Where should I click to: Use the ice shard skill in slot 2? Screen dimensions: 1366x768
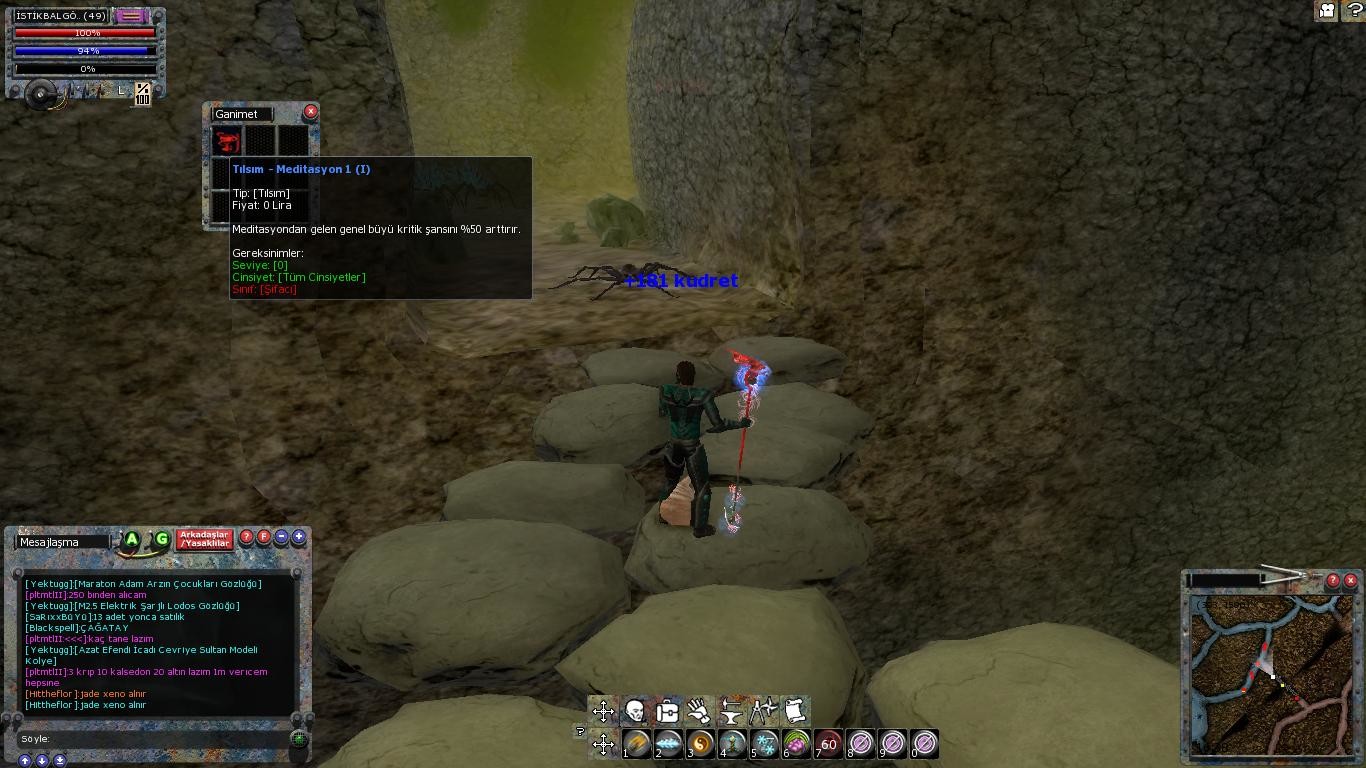tap(669, 744)
